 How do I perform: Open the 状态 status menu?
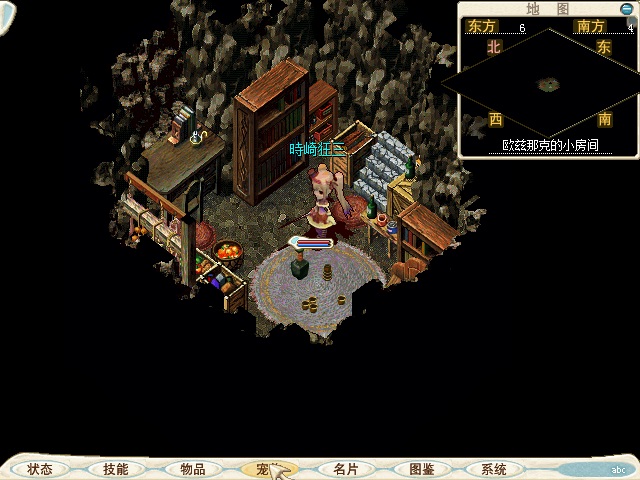pyautogui.click(x=40, y=469)
